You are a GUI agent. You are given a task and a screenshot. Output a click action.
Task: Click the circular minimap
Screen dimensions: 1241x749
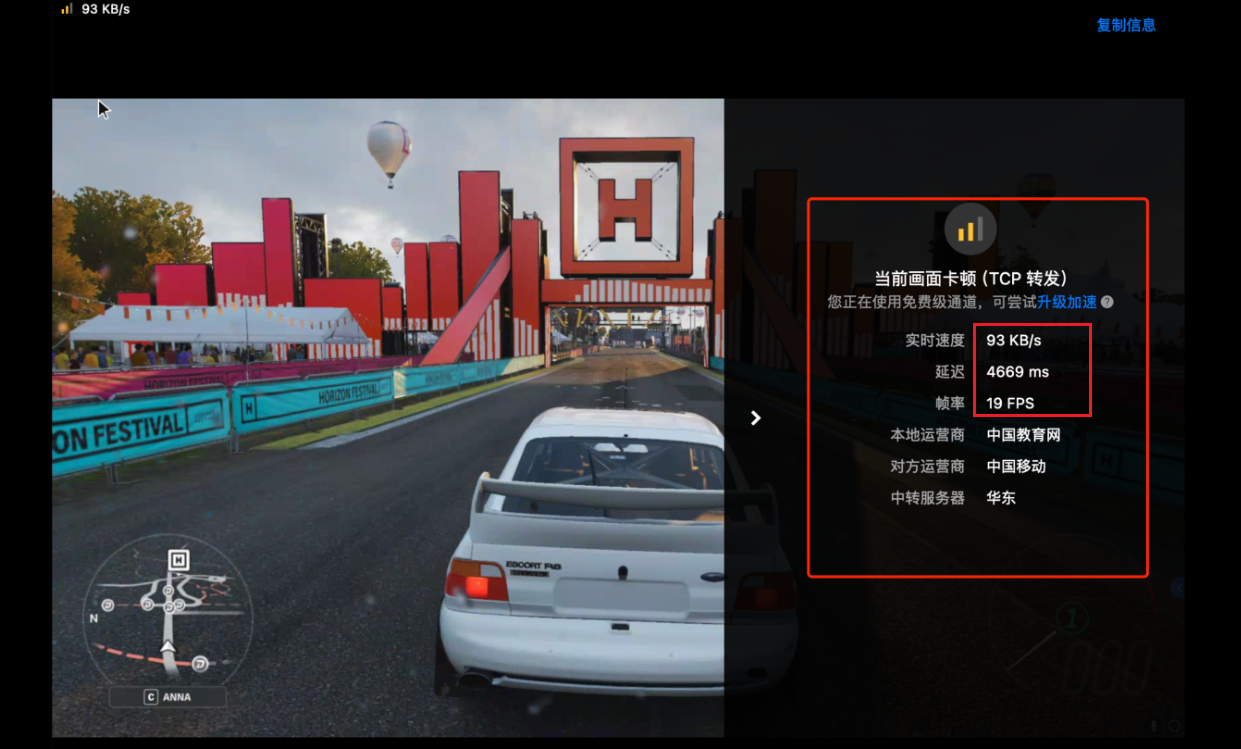[x=167, y=608]
